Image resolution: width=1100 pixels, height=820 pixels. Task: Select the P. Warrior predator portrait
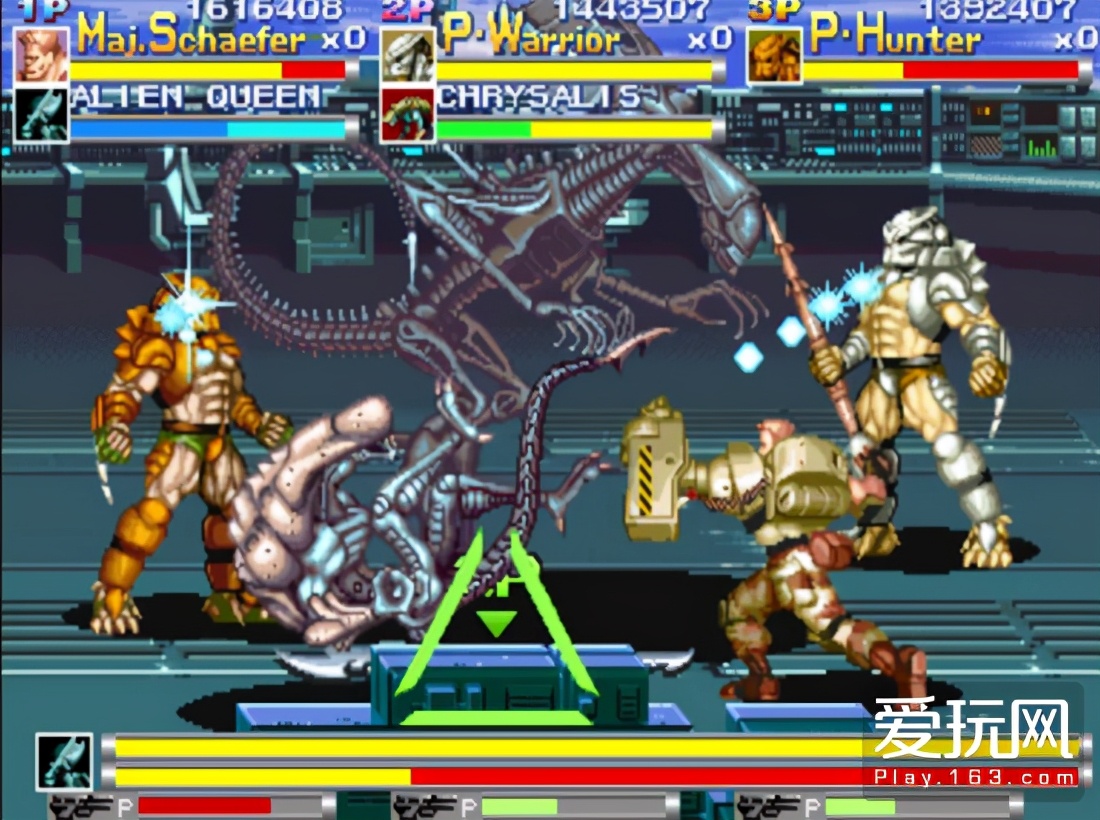click(x=408, y=55)
